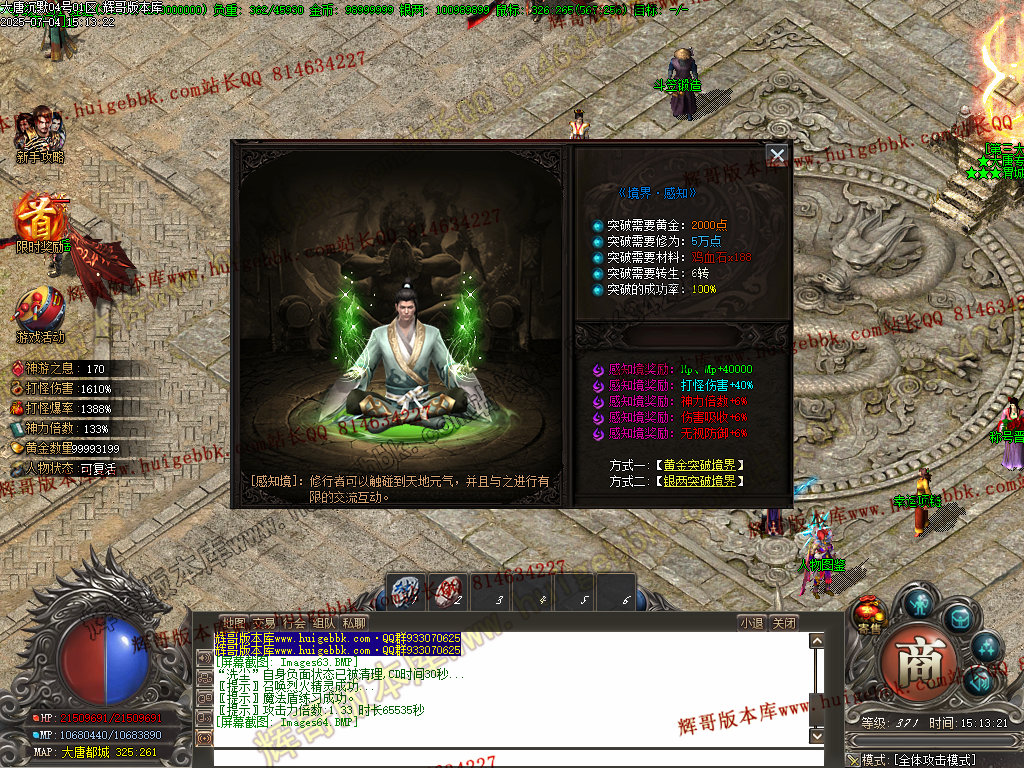Switch to the 行会 guild tab
Viewport: 1024px width, 768px height.
point(293,622)
